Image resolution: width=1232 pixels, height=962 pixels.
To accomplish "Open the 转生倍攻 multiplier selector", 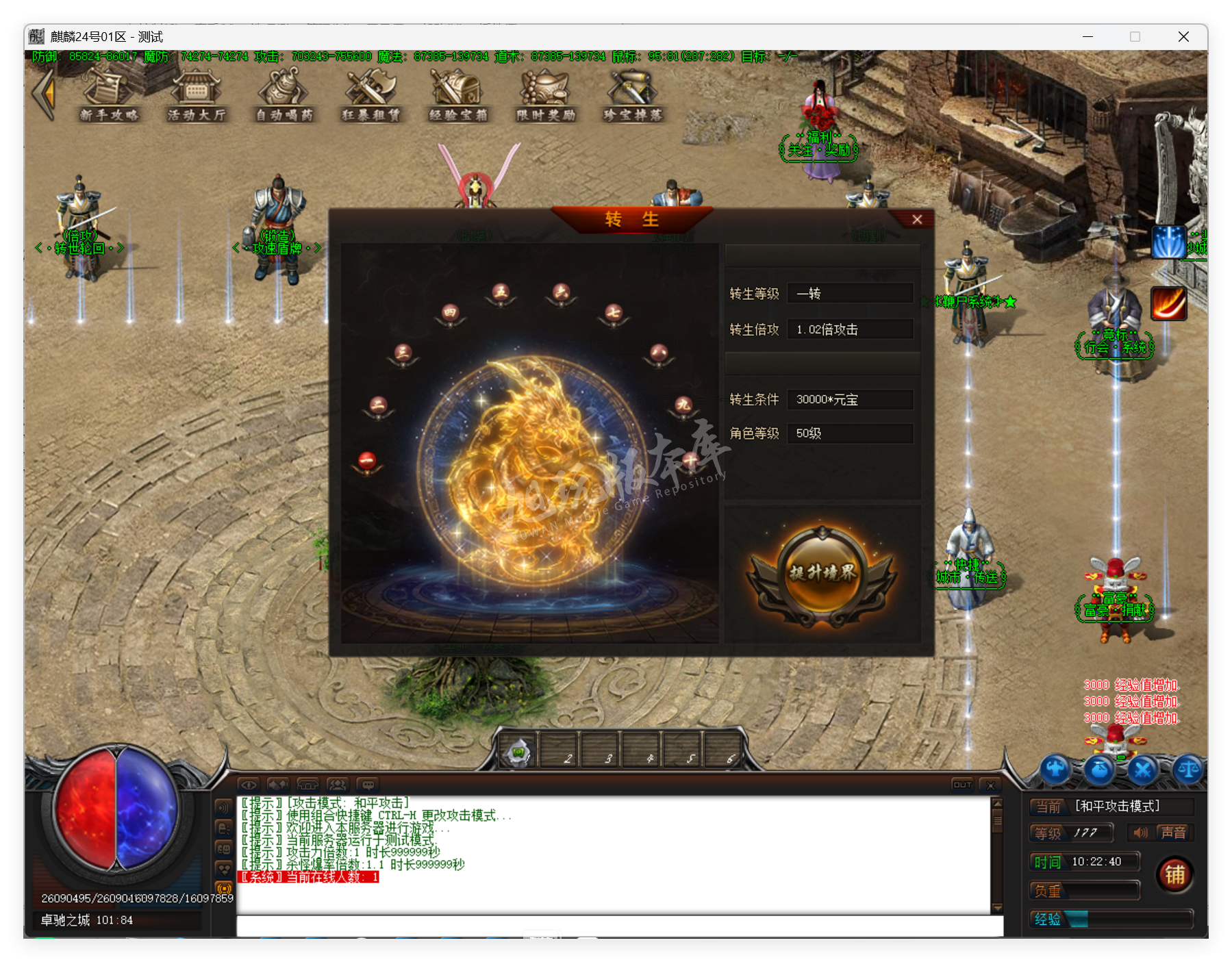I will (x=851, y=329).
